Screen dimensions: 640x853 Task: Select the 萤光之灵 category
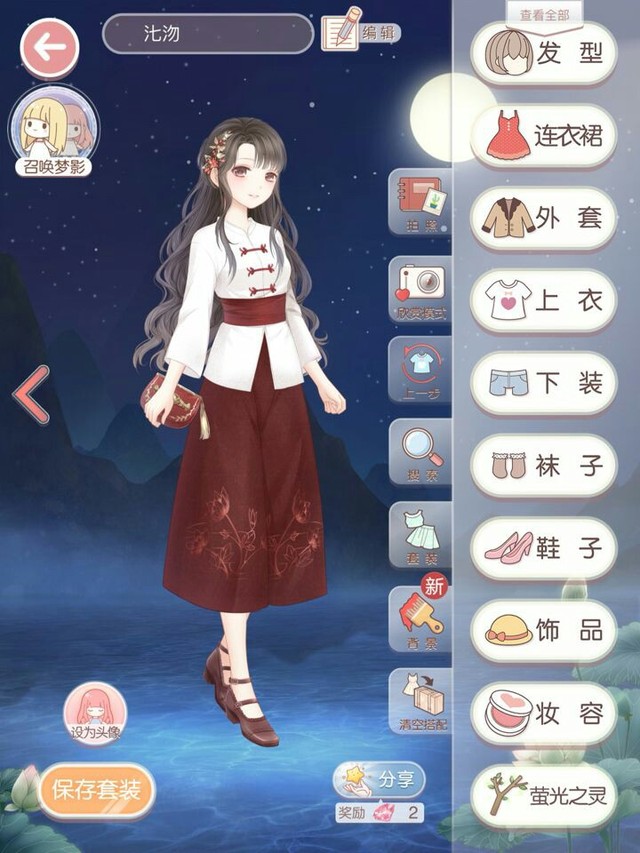[x=543, y=795]
